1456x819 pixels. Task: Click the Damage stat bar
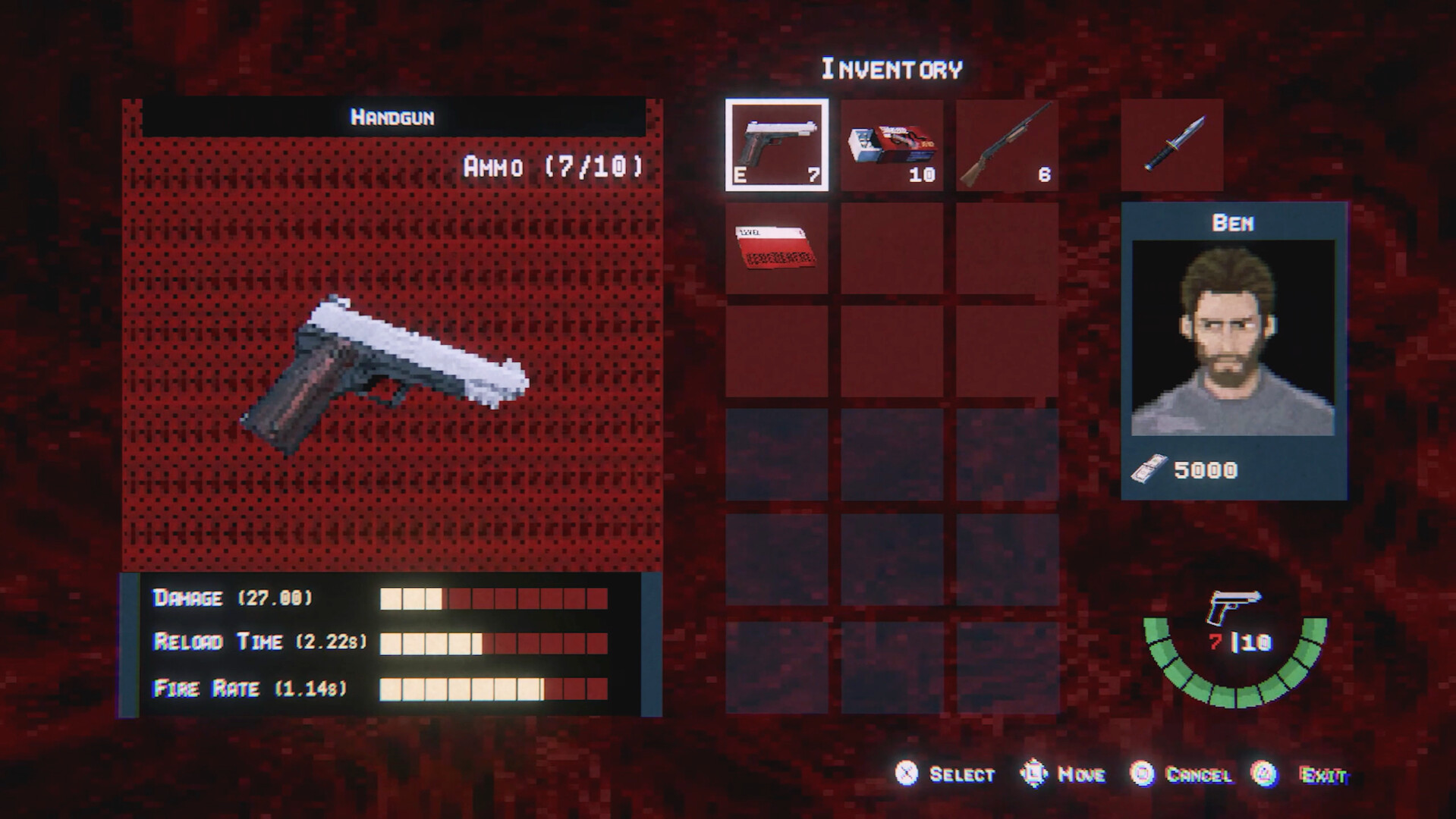(x=492, y=598)
